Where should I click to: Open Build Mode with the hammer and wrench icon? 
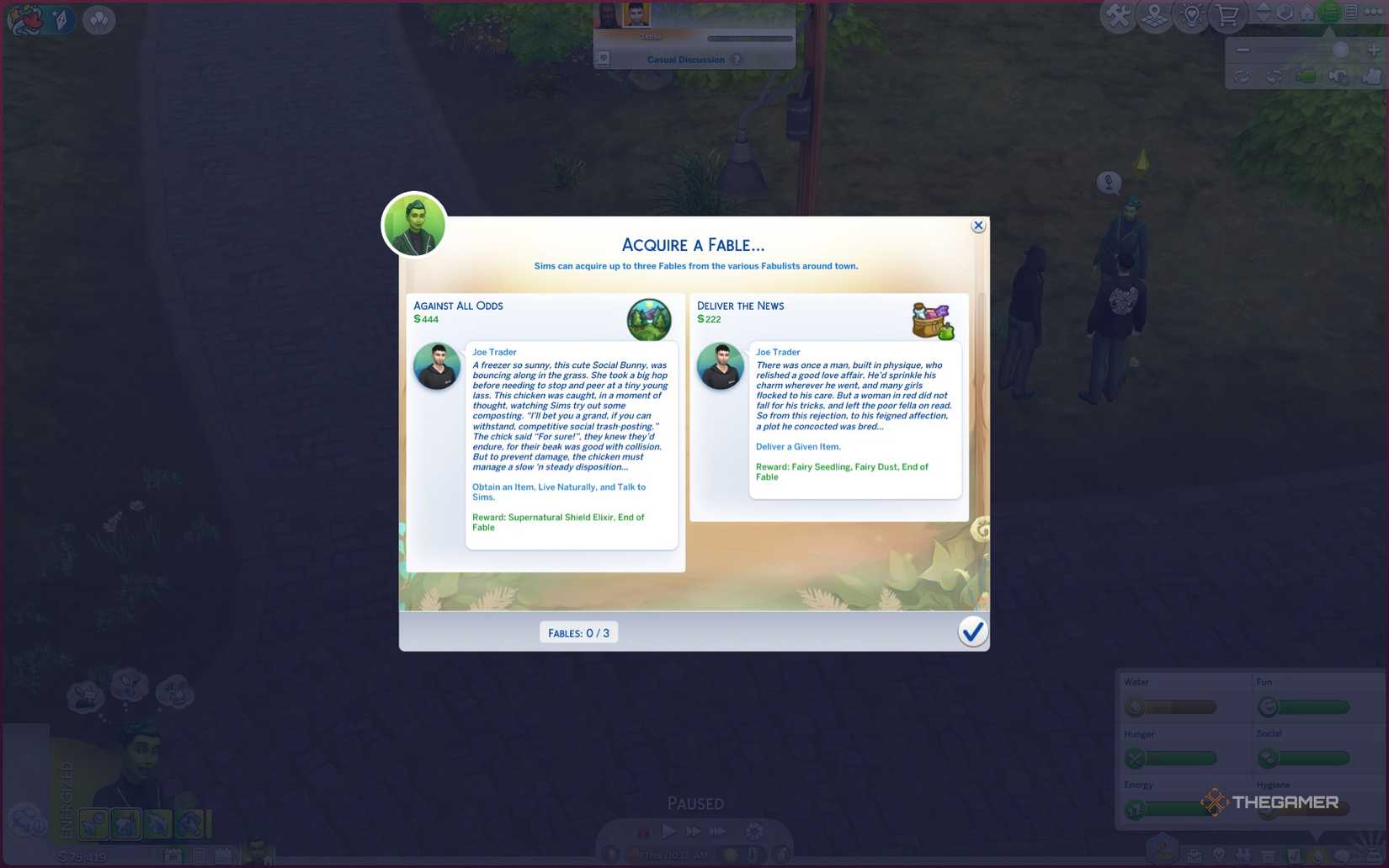coord(1118,13)
